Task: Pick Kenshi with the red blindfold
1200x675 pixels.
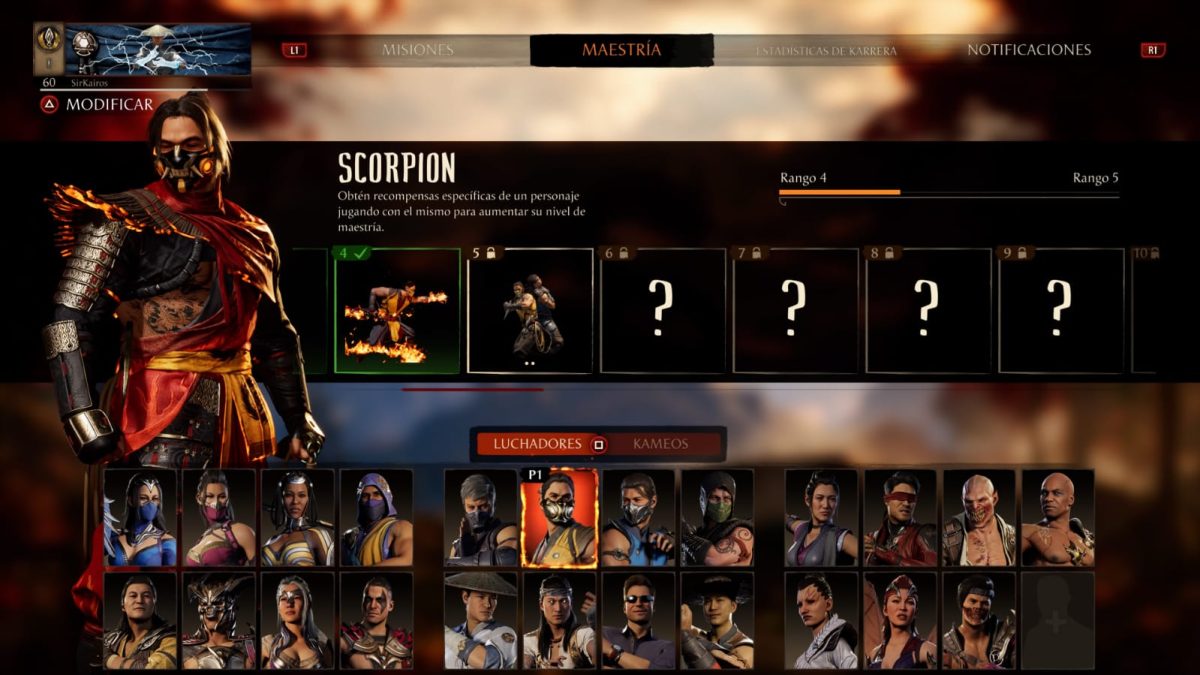Action: pos(900,518)
